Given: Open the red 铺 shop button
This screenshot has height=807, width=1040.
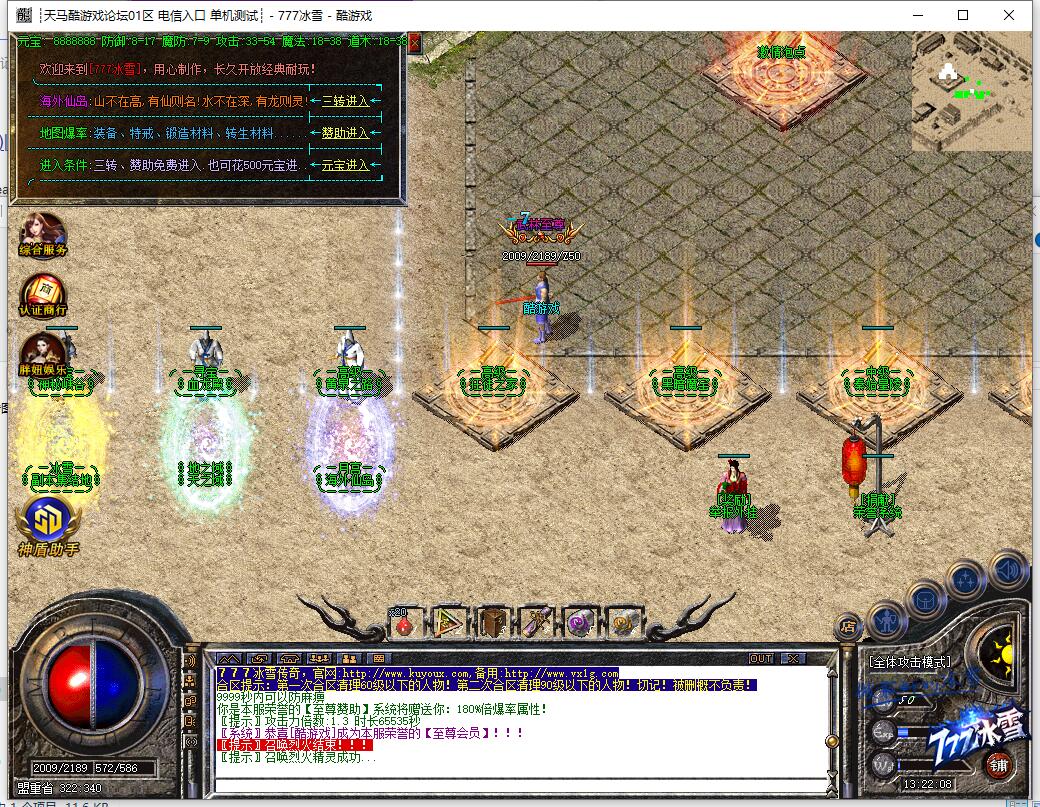Looking at the screenshot, I should pos(998,766).
